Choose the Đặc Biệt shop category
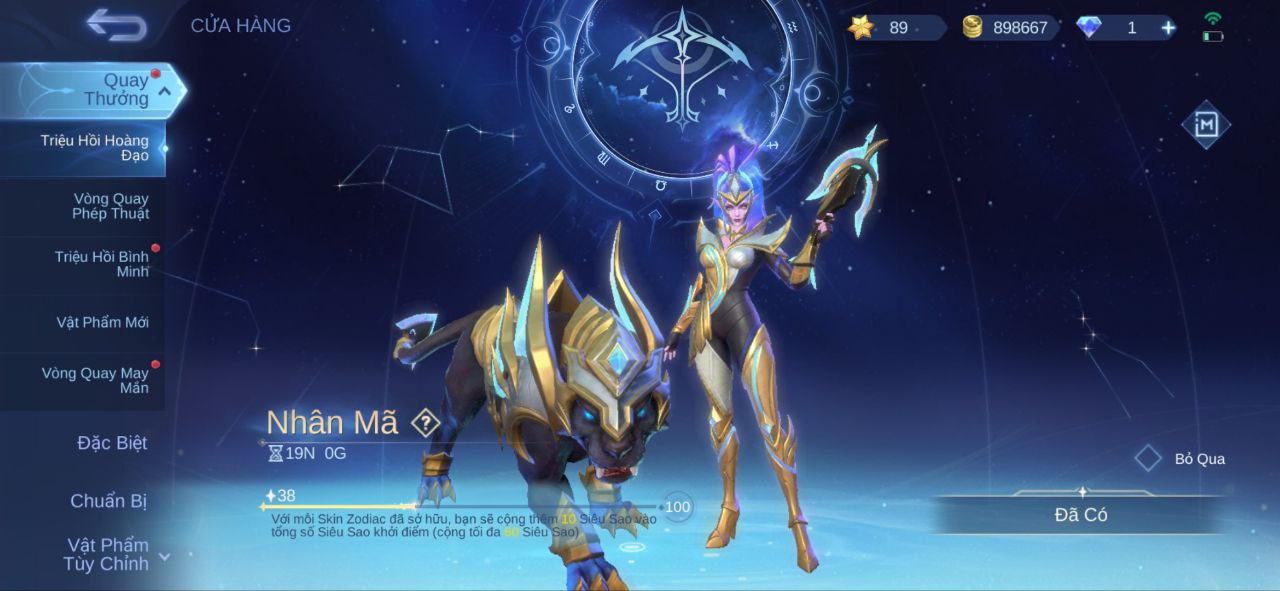 pyautogui.click(x=110, y=443)
